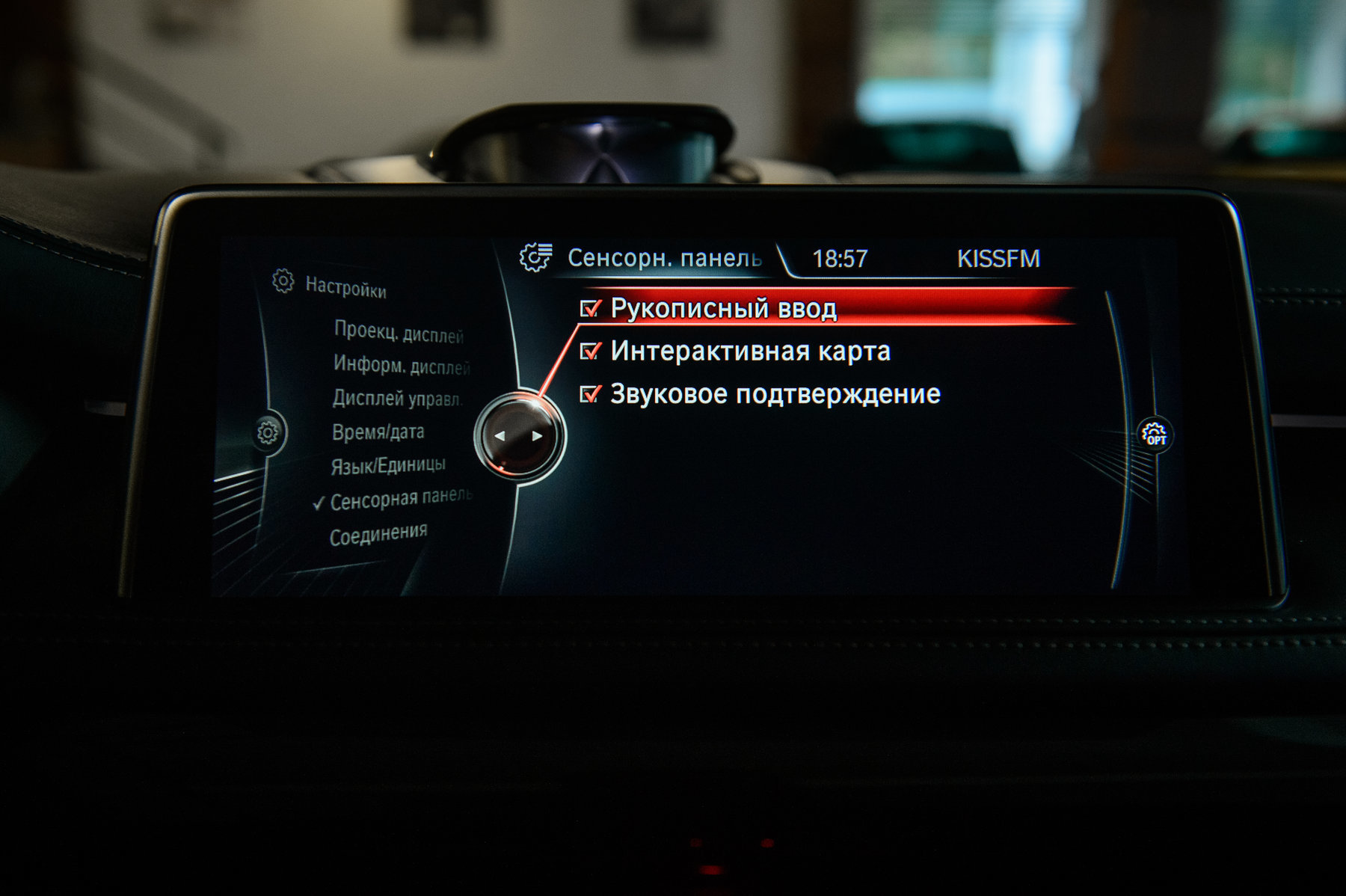Open the Проекц. дисплей menu entry

(399, 333)
